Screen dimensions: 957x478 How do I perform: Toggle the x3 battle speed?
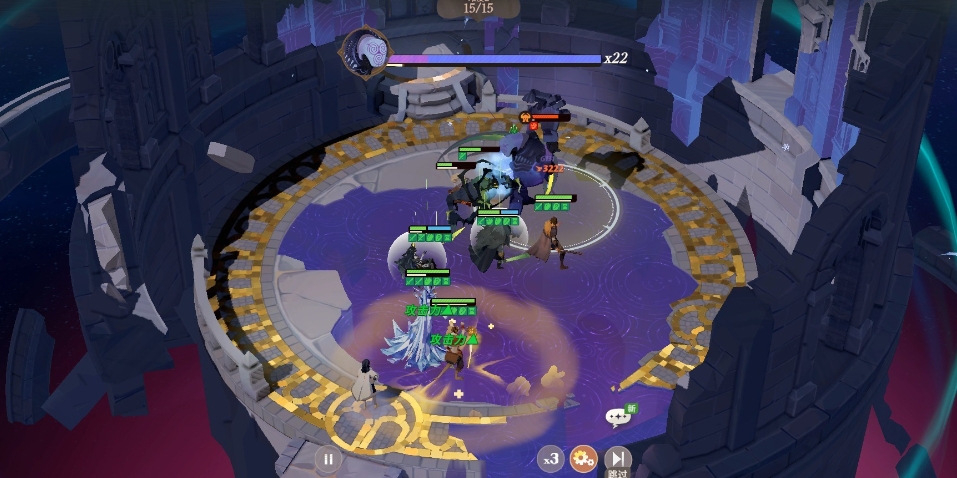pyautogui.click(x=550, y=460)
